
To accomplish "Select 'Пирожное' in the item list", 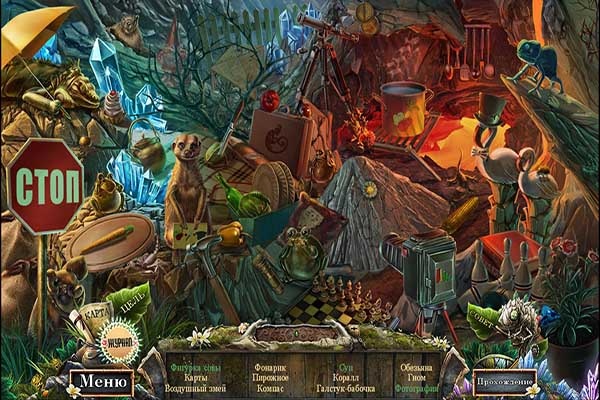I will coord(270,377).
